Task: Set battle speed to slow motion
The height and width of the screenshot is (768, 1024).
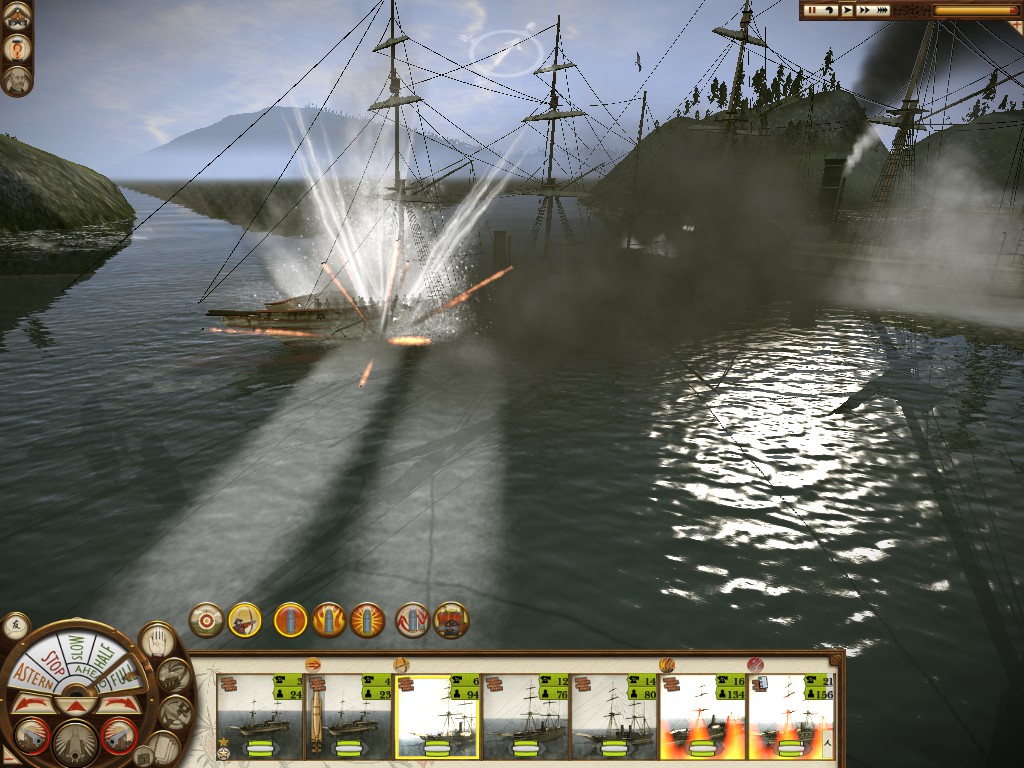Action: pos(829,10)
